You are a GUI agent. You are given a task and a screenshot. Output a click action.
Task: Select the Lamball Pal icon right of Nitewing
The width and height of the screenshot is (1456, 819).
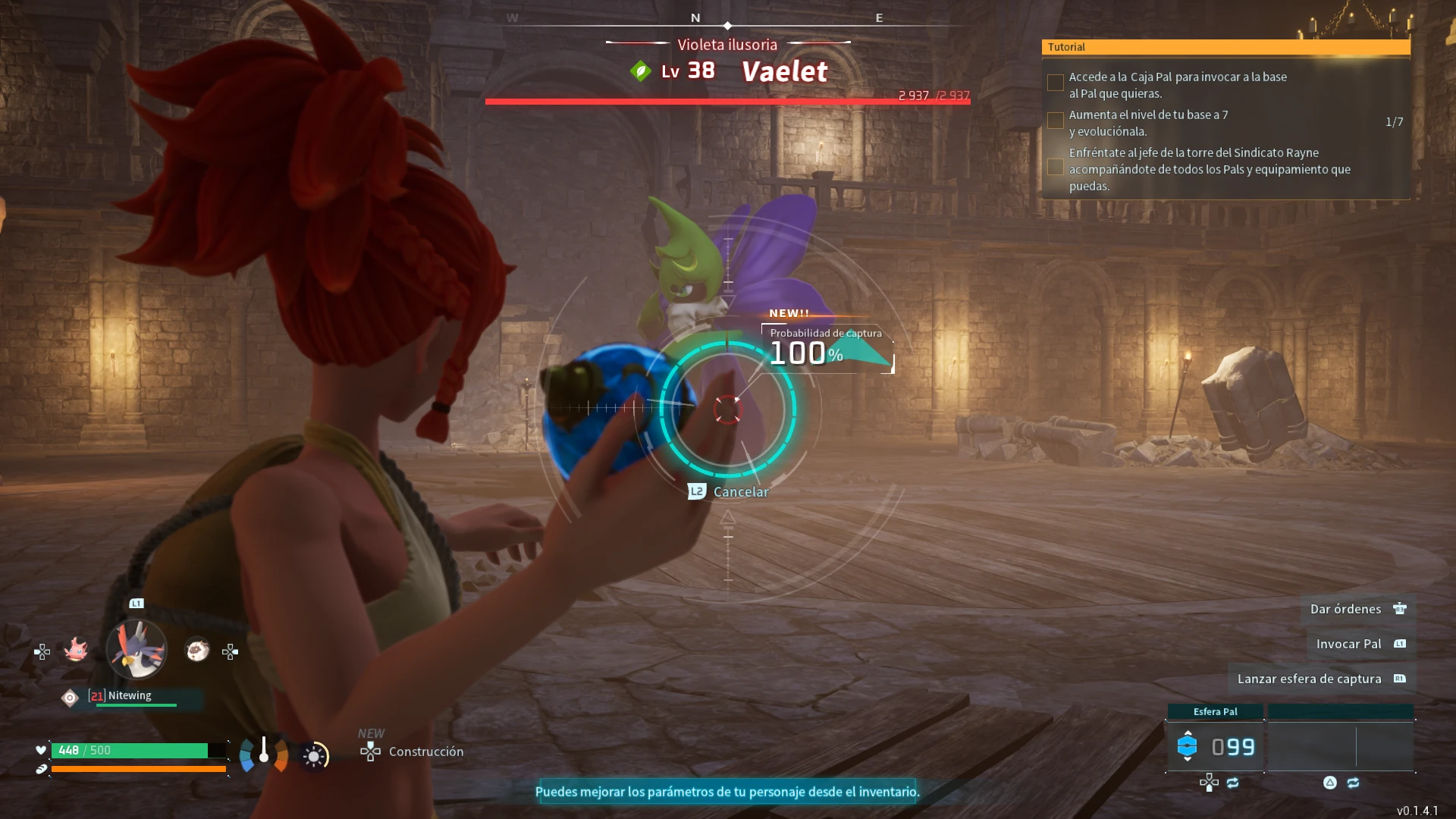(197, 649)
